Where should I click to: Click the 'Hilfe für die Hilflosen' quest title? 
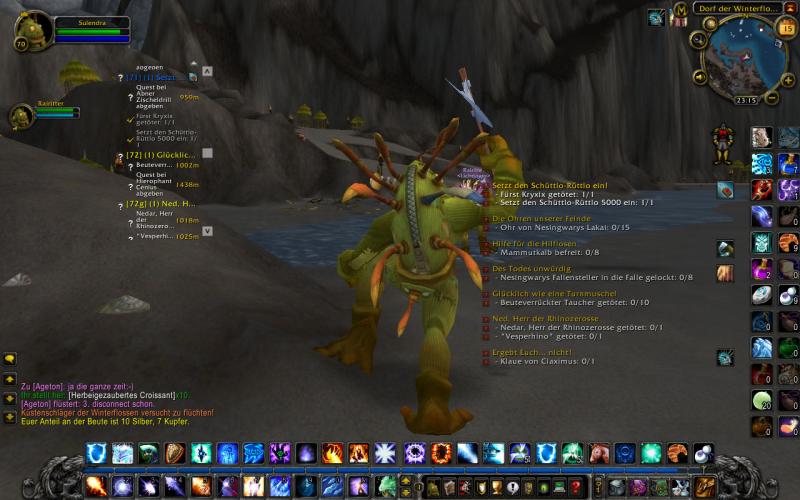(535, 245)
